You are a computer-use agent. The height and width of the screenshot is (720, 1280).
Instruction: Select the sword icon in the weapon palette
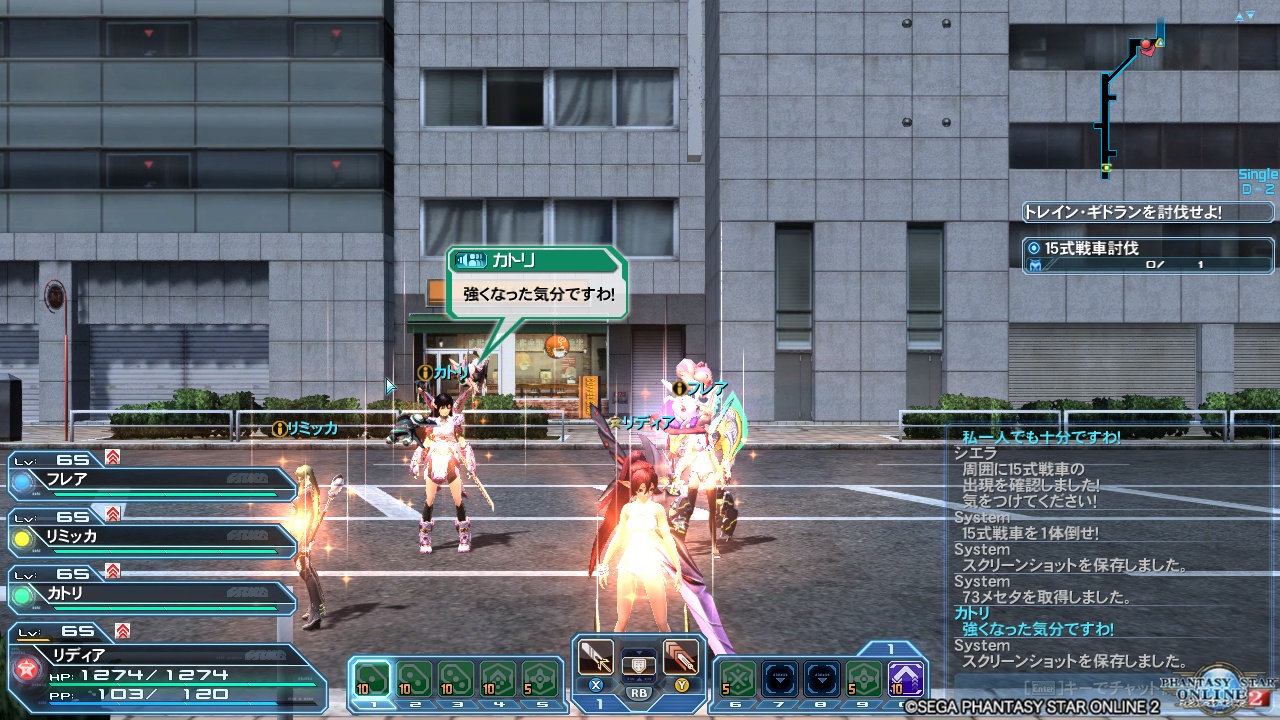point(595,657)
